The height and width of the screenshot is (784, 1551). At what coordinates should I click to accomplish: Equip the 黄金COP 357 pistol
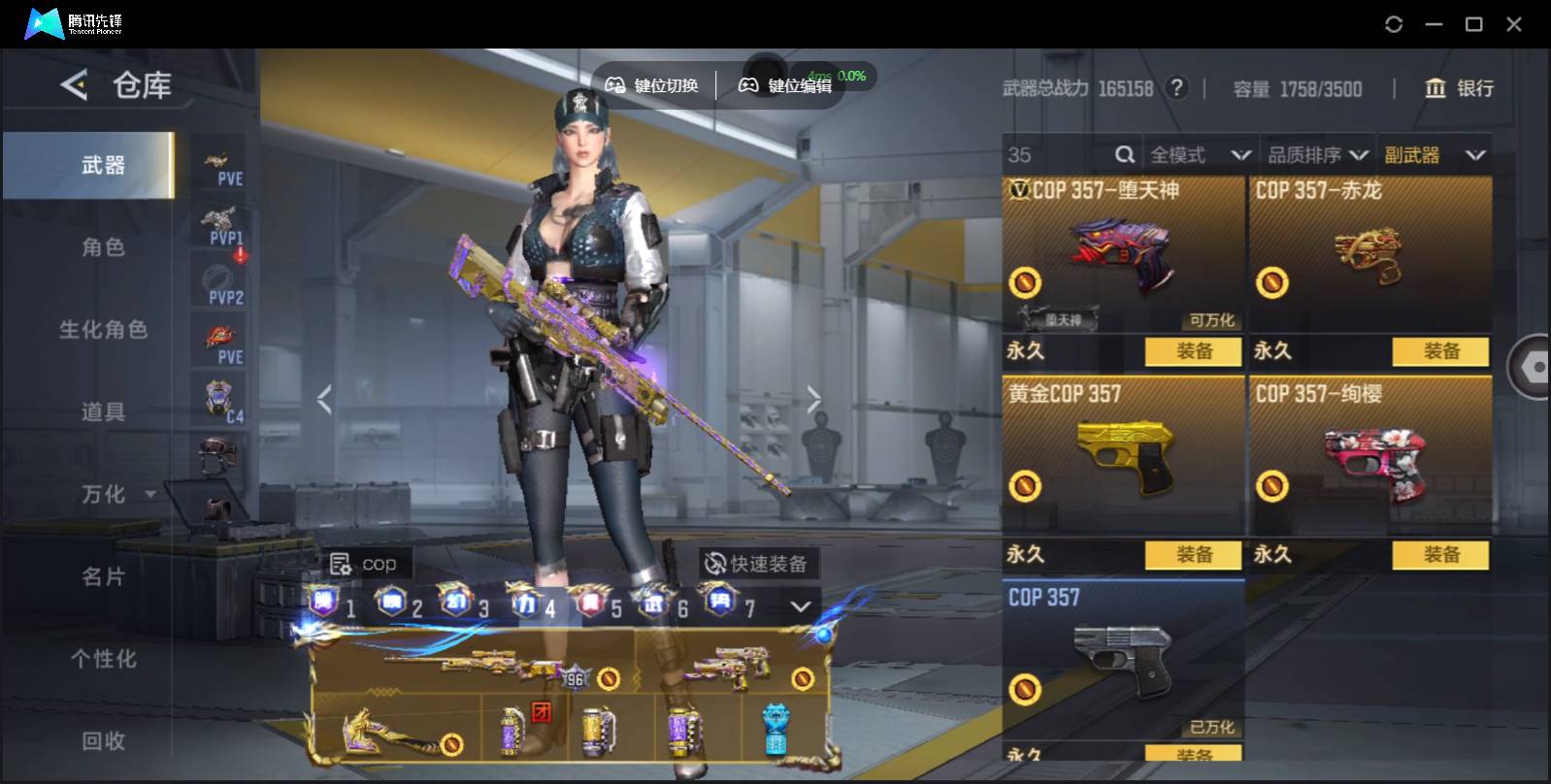[1193, 555]
